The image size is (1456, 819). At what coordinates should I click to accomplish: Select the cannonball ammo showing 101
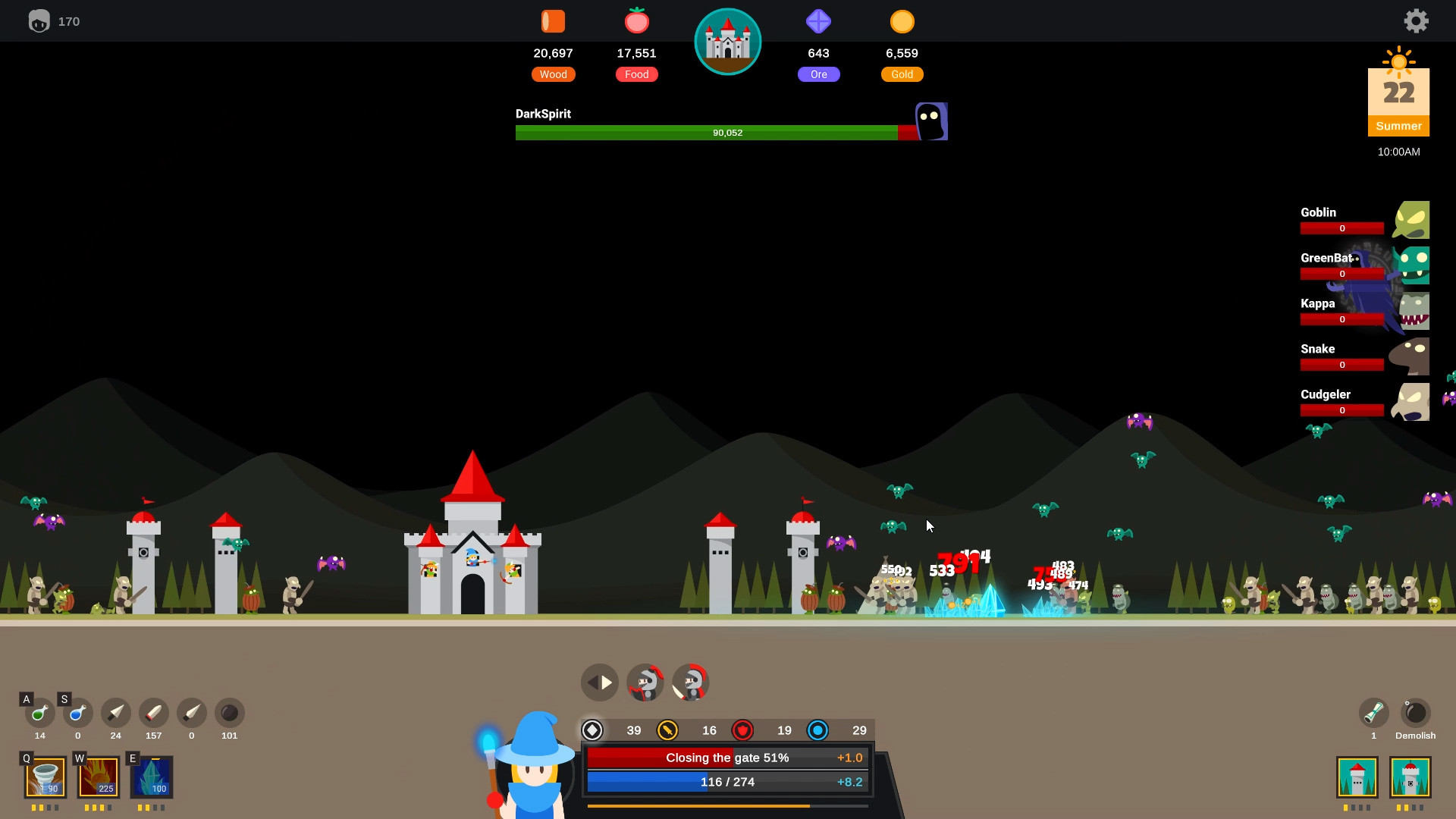[229, 714]
